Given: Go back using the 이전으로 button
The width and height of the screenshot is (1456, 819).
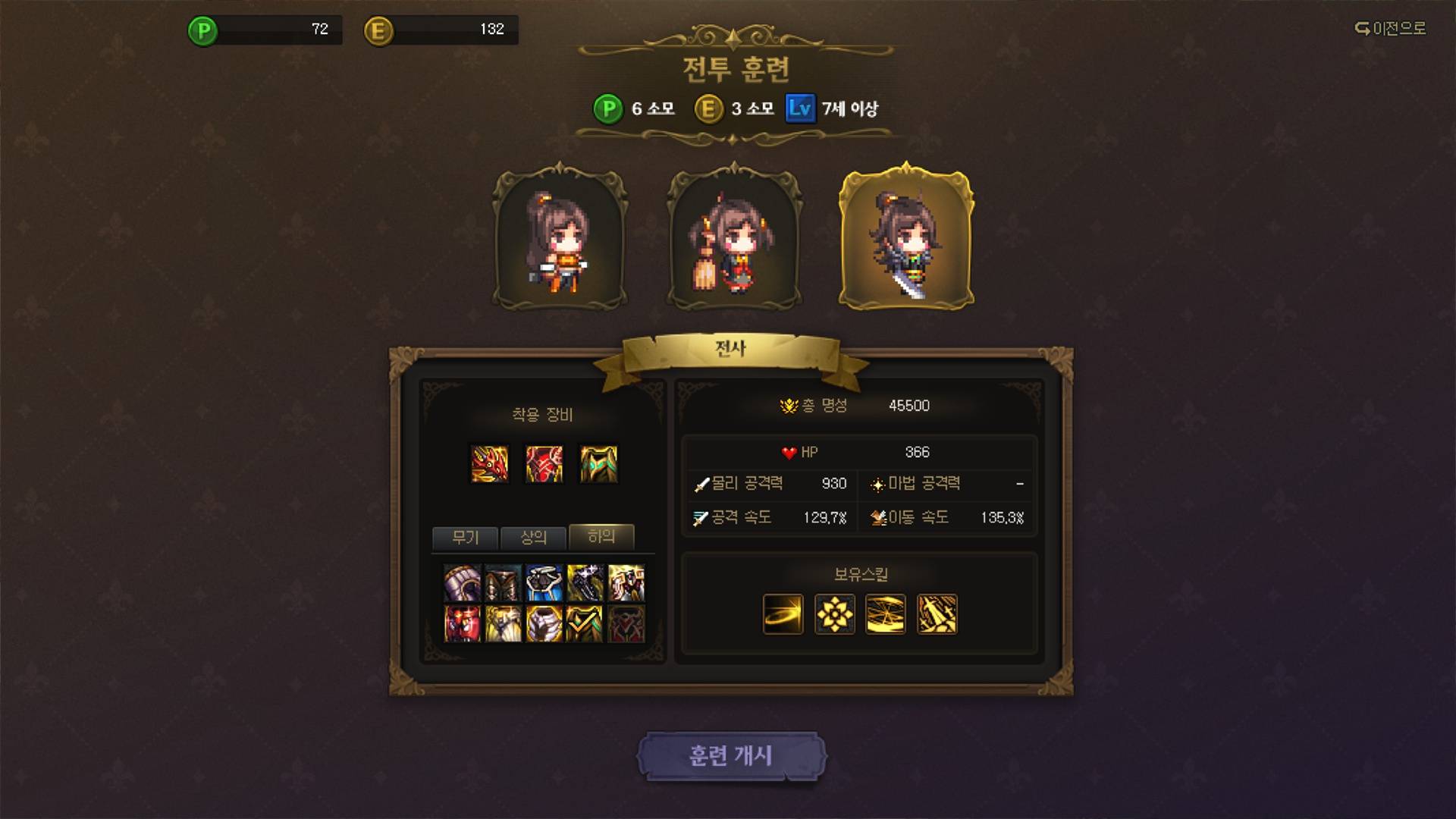Looking at the screenshot, I should click(1390, 29).
